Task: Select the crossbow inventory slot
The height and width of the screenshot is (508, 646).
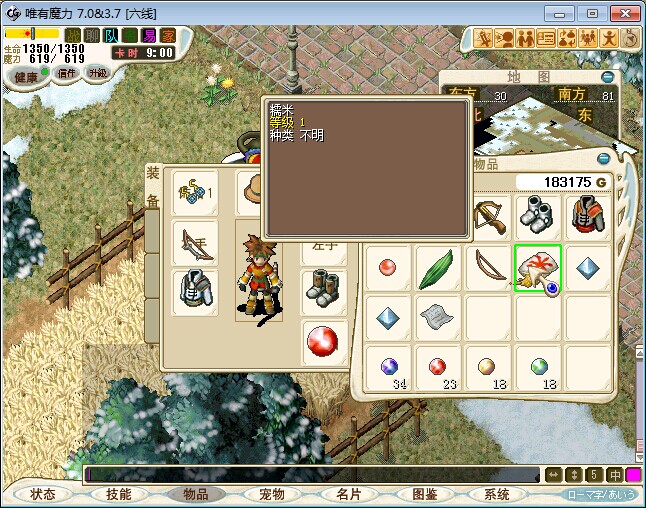Action: [489, 217]
